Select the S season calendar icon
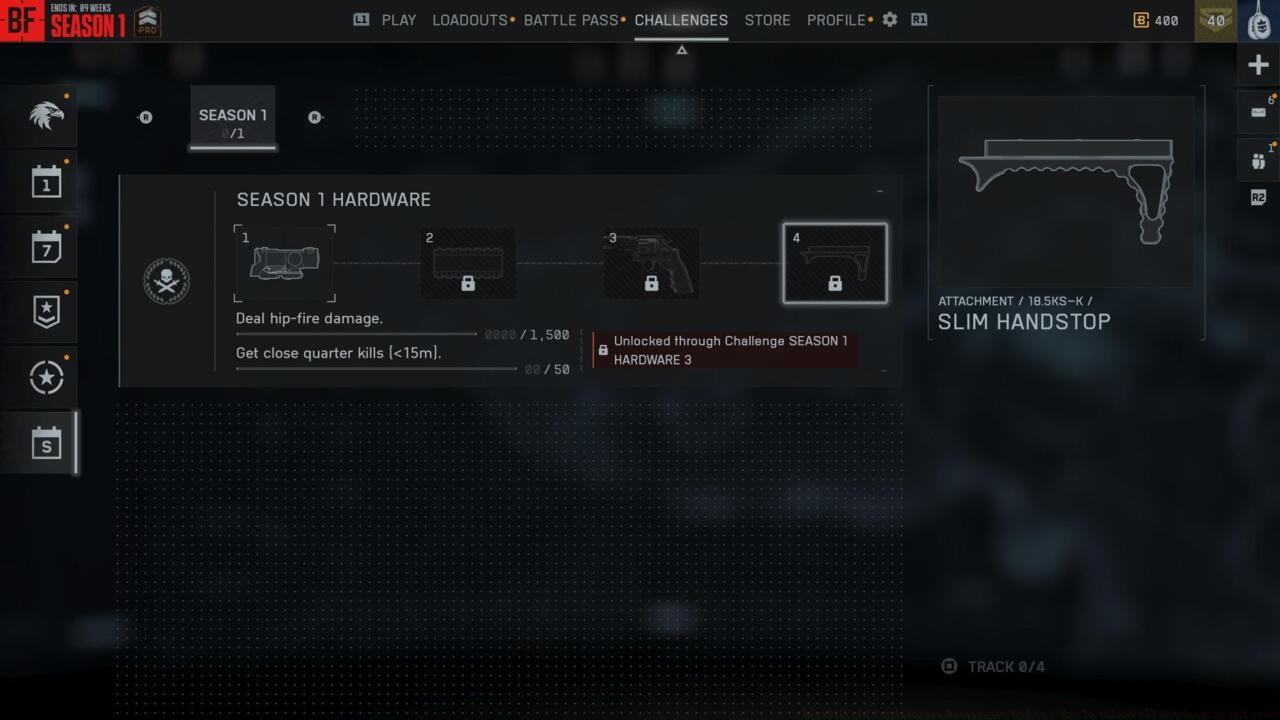Screen dimensions: 1280x720 click(40, 442)
